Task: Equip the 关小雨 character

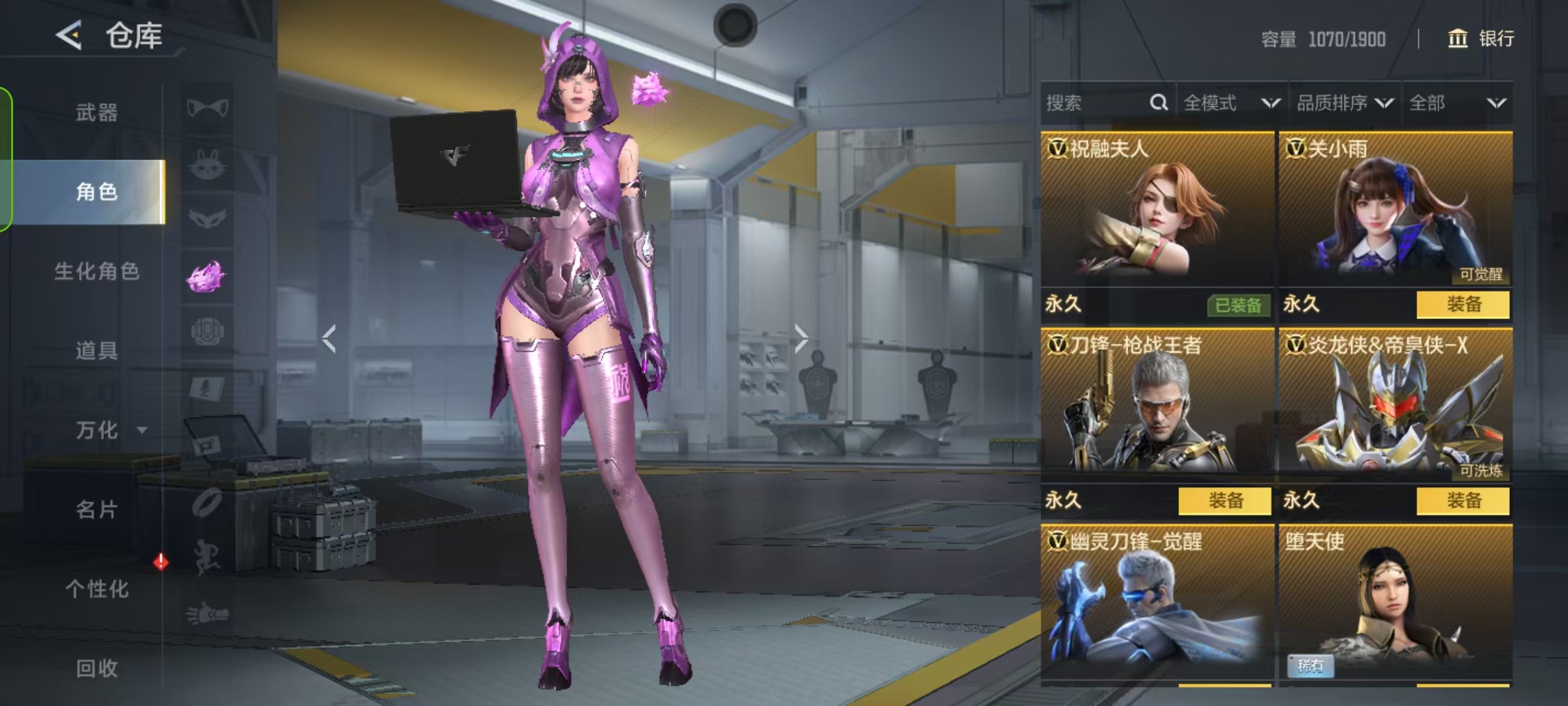Action: coord(1463,305)
